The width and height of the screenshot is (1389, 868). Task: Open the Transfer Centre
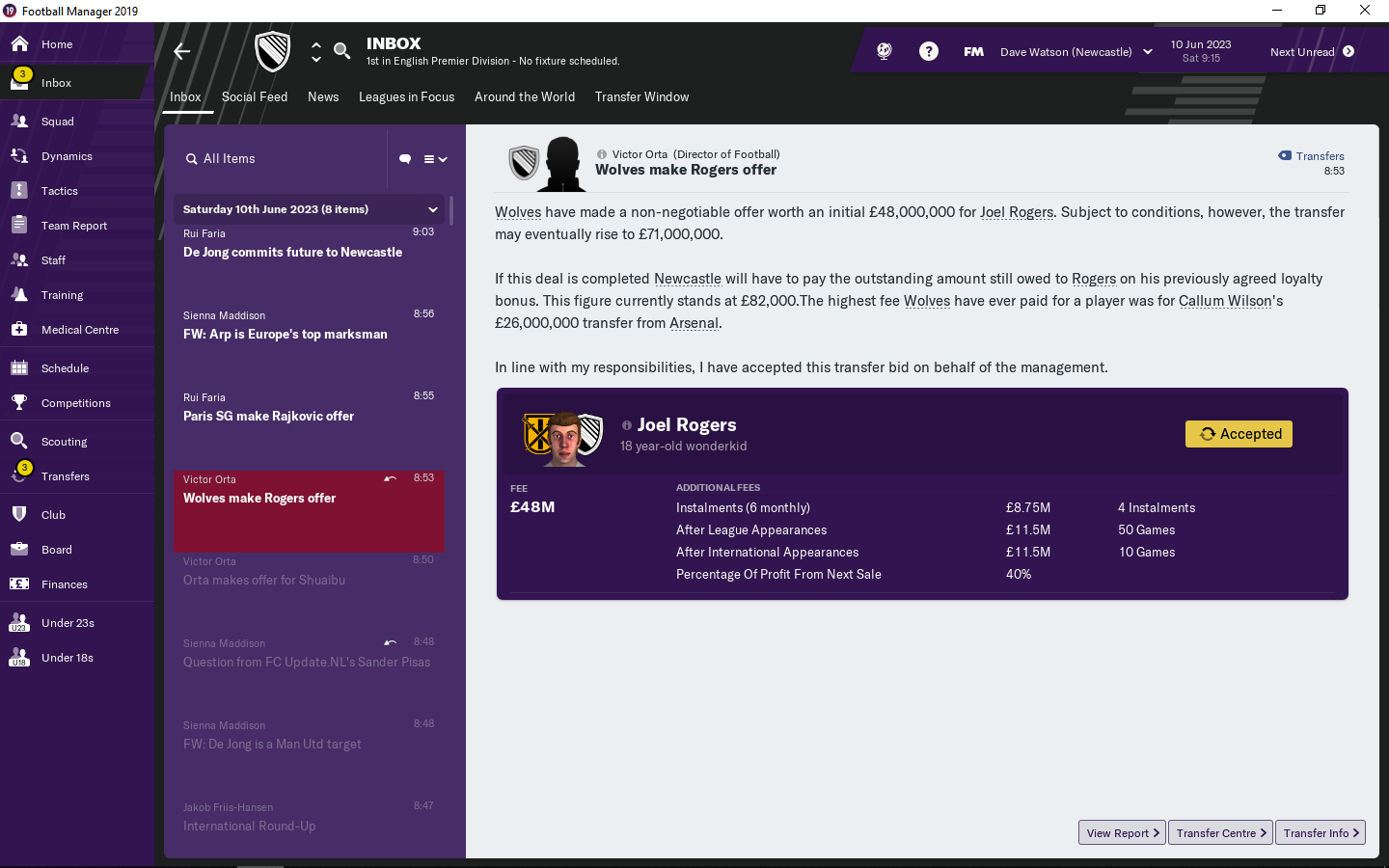pos(1220,833)
